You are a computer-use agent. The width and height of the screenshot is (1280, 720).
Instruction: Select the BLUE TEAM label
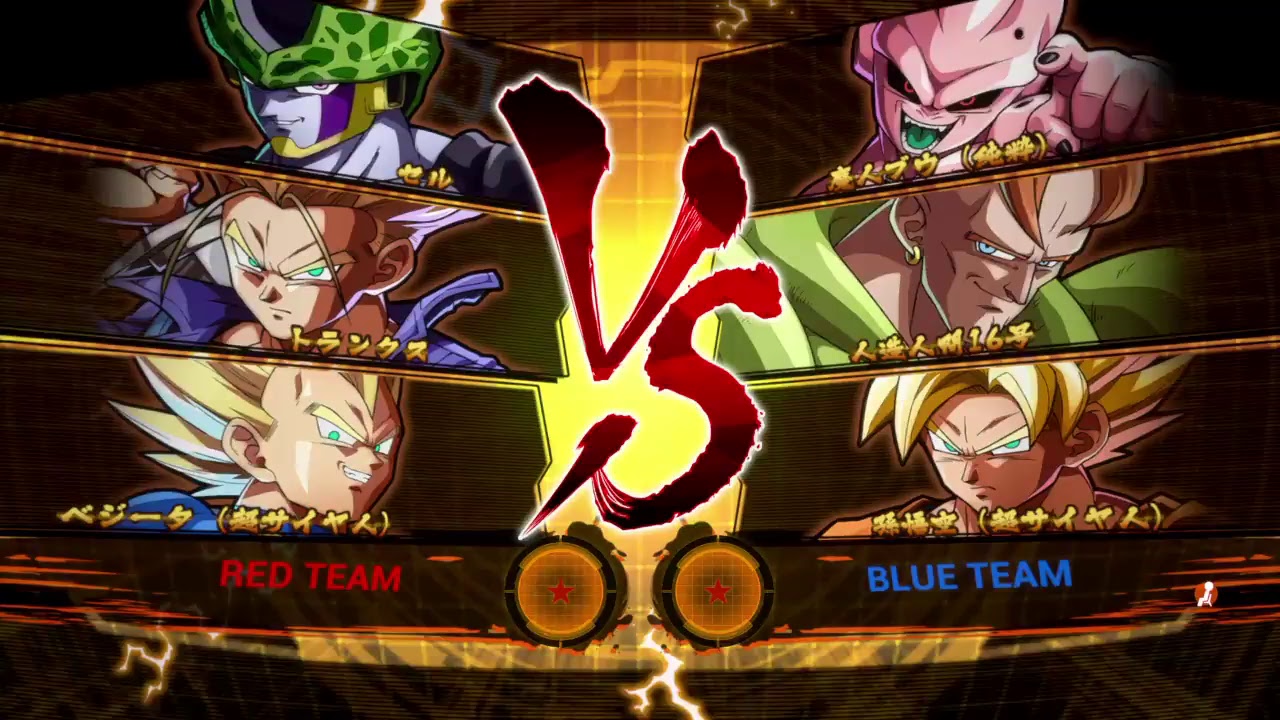click(967, 577)
